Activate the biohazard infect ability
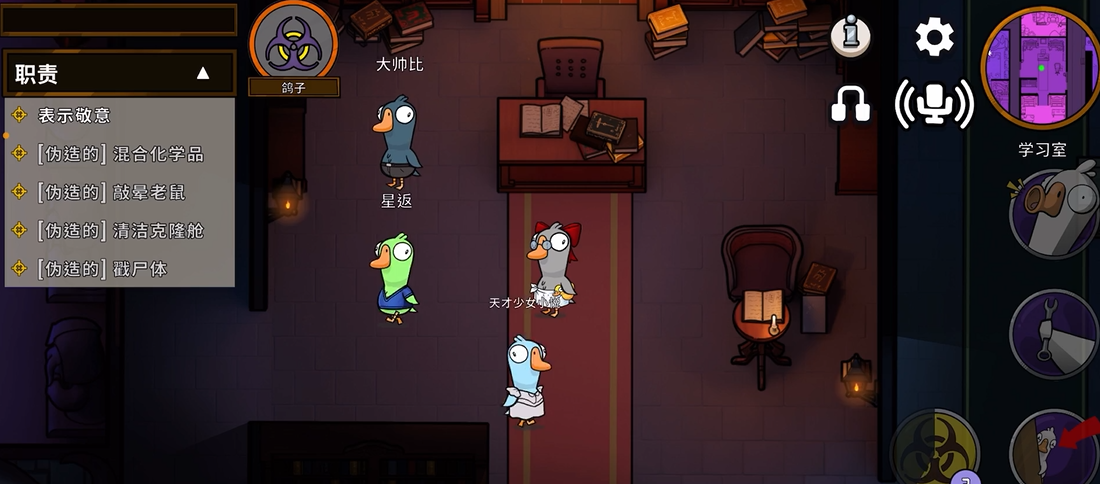This screenshot has width=1100, height=484. pyautogui.click(x=934, y=450)
